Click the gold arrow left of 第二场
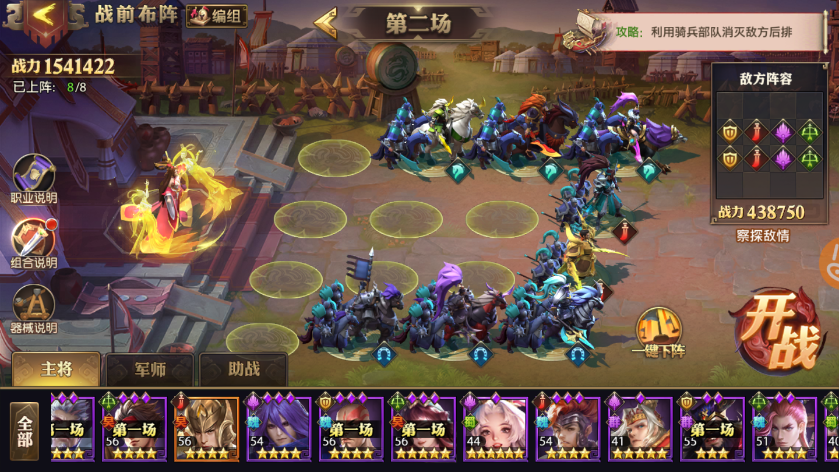839x472 pixels. pyautogui.click(x=326, y=21)
